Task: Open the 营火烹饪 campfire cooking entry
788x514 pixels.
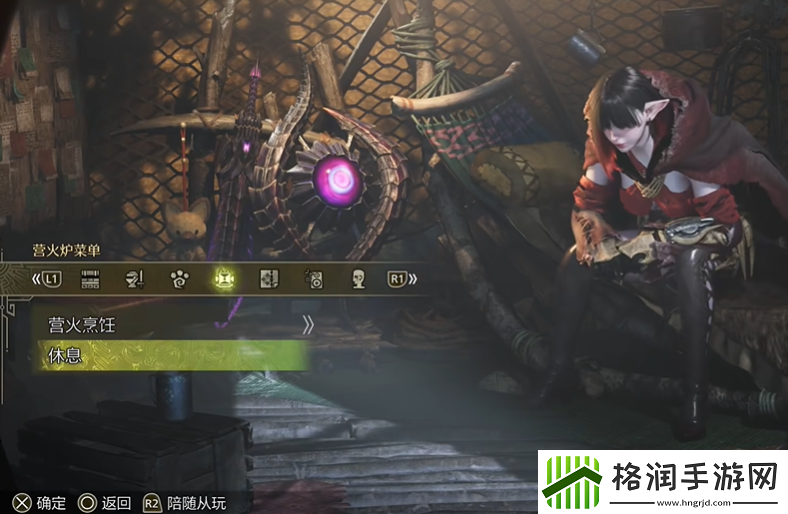Action: coord(170,325)
